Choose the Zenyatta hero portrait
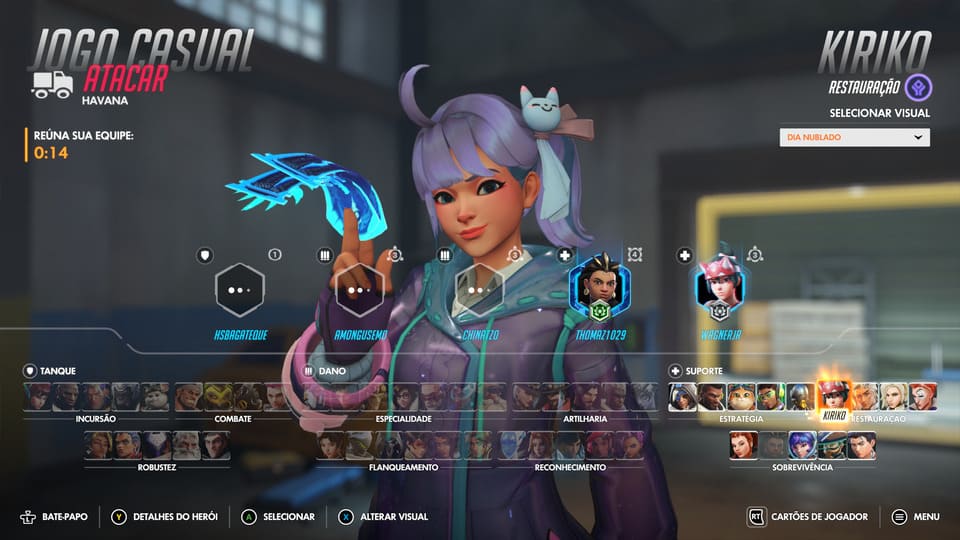This screenshot has height=540, width=960. pos(799,397)
